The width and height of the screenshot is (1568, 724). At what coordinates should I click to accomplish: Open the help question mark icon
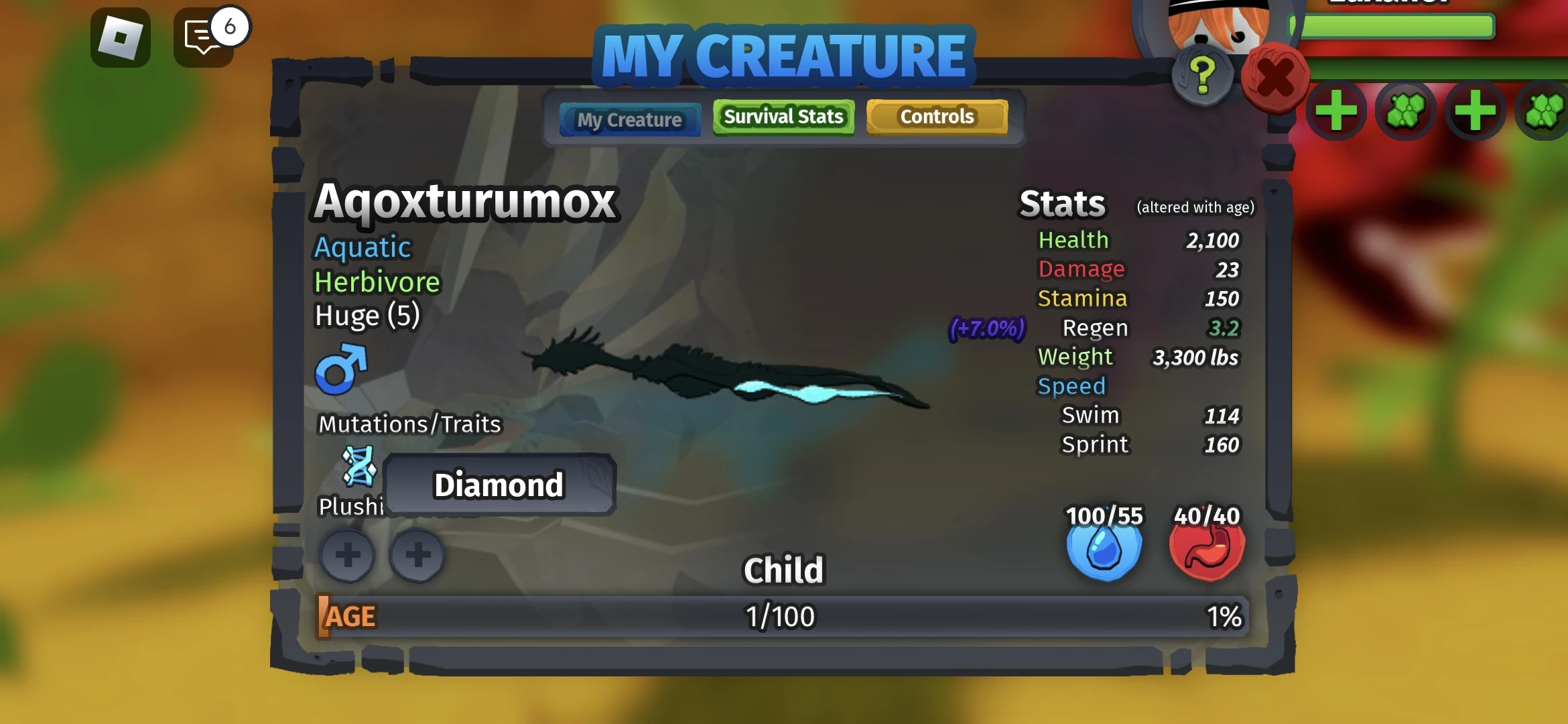(x=1201, y=75)
